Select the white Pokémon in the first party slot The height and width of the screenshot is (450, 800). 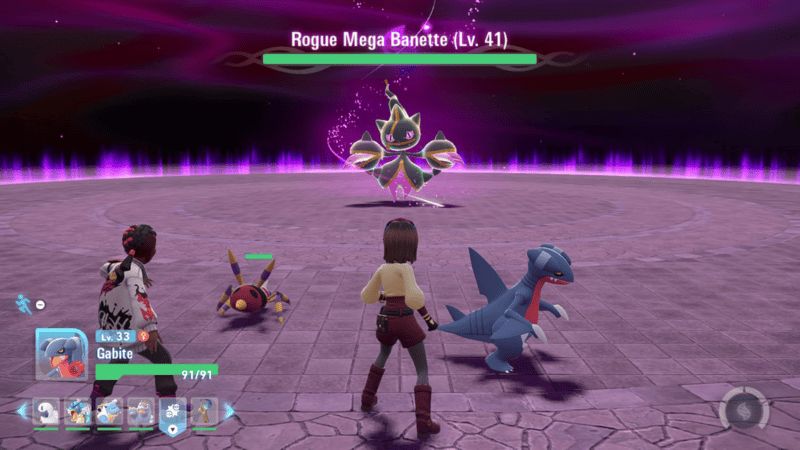(x=47, y=411)
